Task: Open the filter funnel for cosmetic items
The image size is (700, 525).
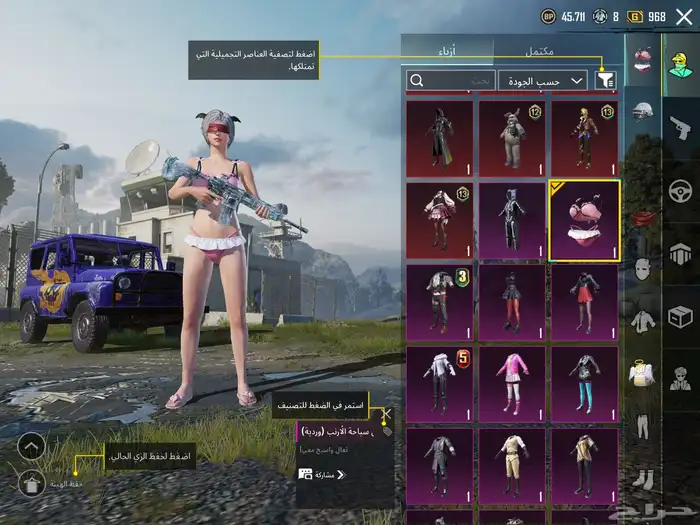Action: [605, 80]
